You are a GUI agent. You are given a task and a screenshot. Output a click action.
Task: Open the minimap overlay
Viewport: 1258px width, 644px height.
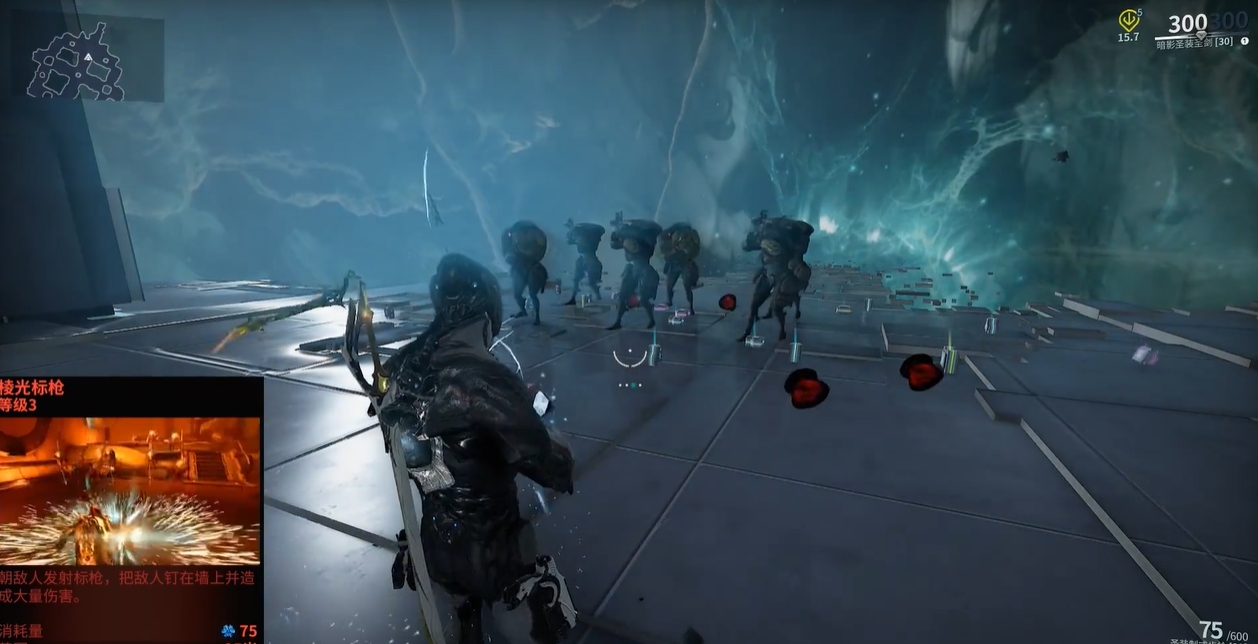tap(88, 59)
